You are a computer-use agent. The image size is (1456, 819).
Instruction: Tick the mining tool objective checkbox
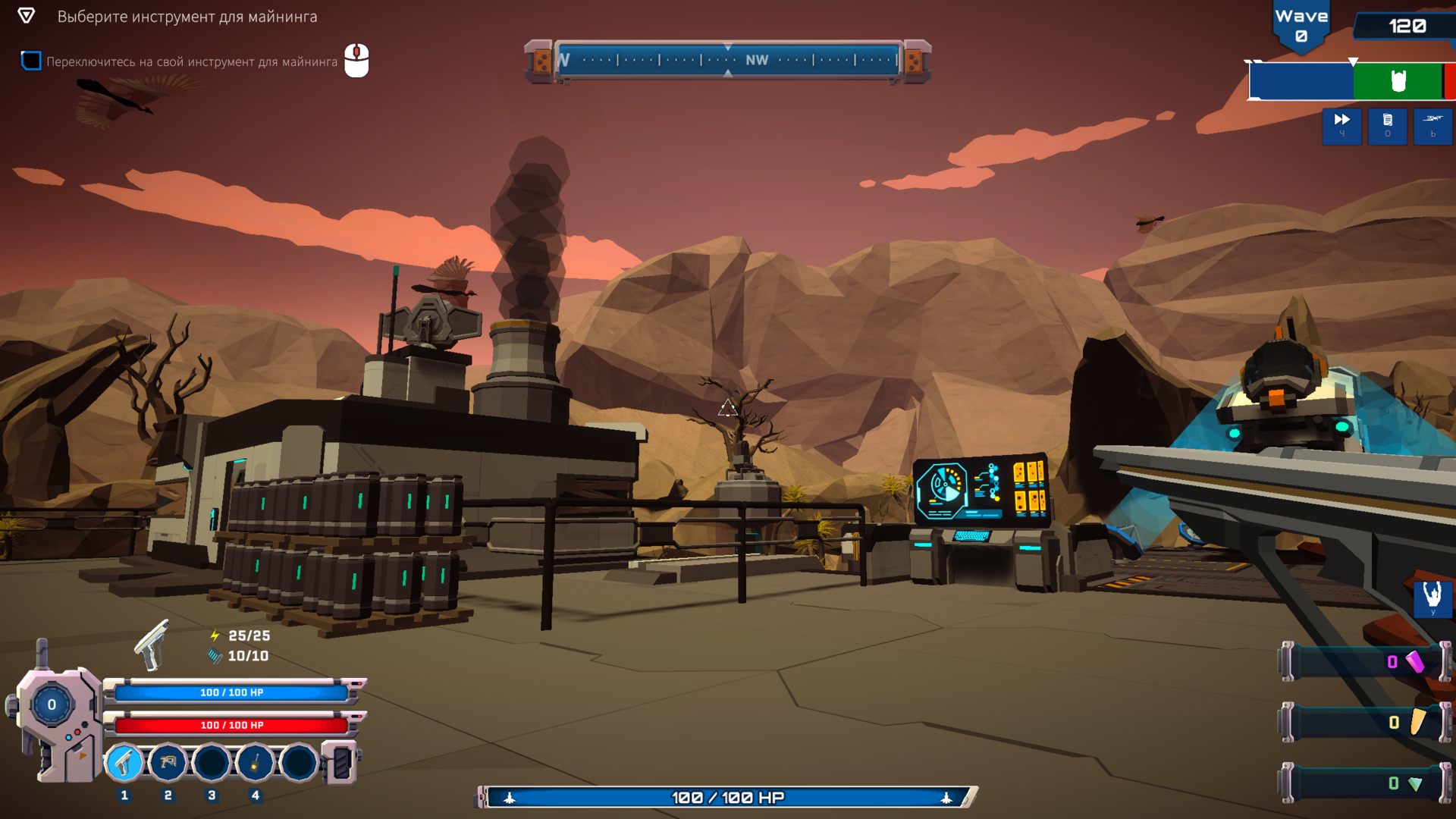click(31, 61)
